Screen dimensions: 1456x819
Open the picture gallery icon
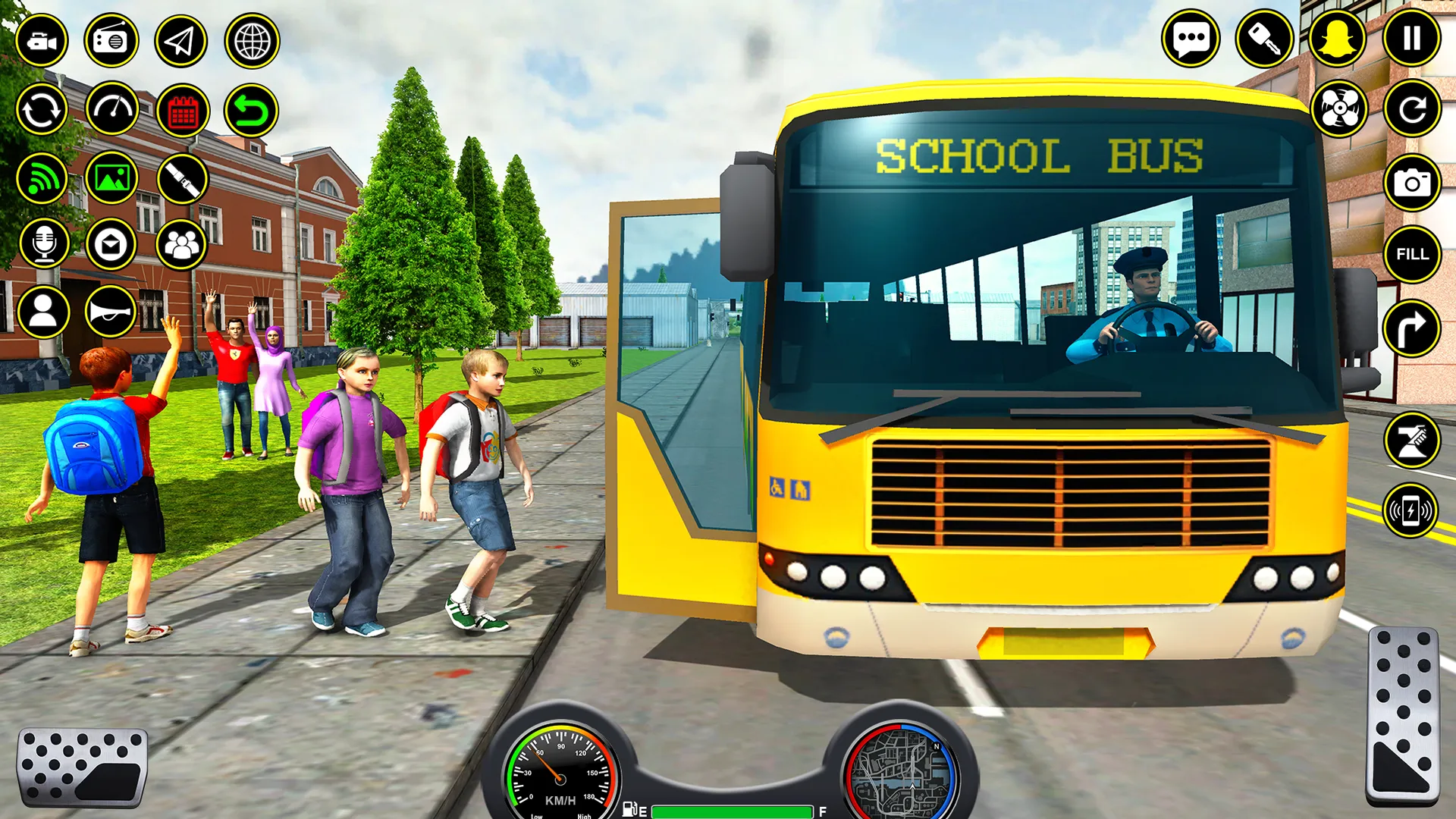pos(111,179)
